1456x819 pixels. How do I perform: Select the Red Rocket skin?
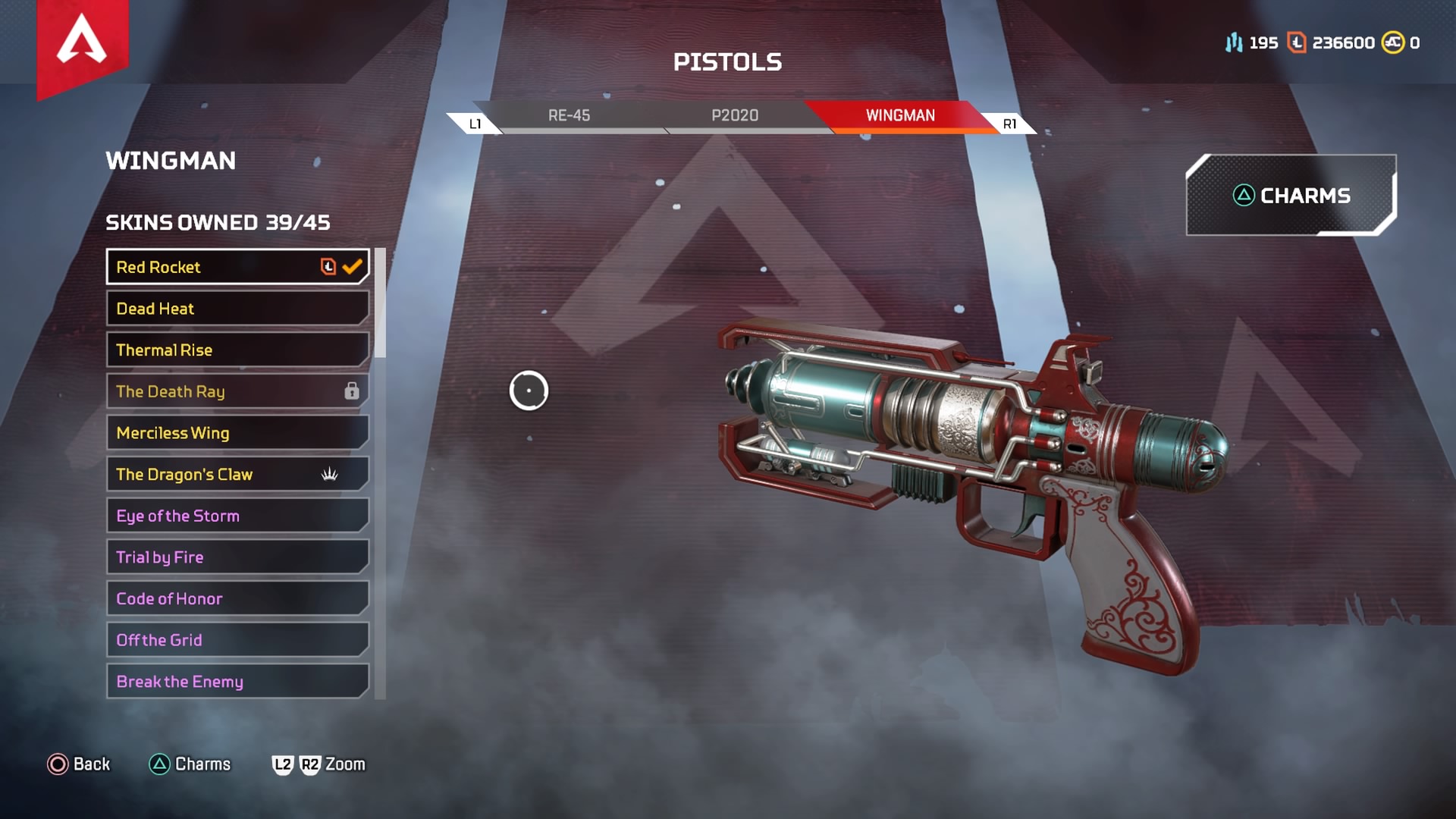point(237,267)
